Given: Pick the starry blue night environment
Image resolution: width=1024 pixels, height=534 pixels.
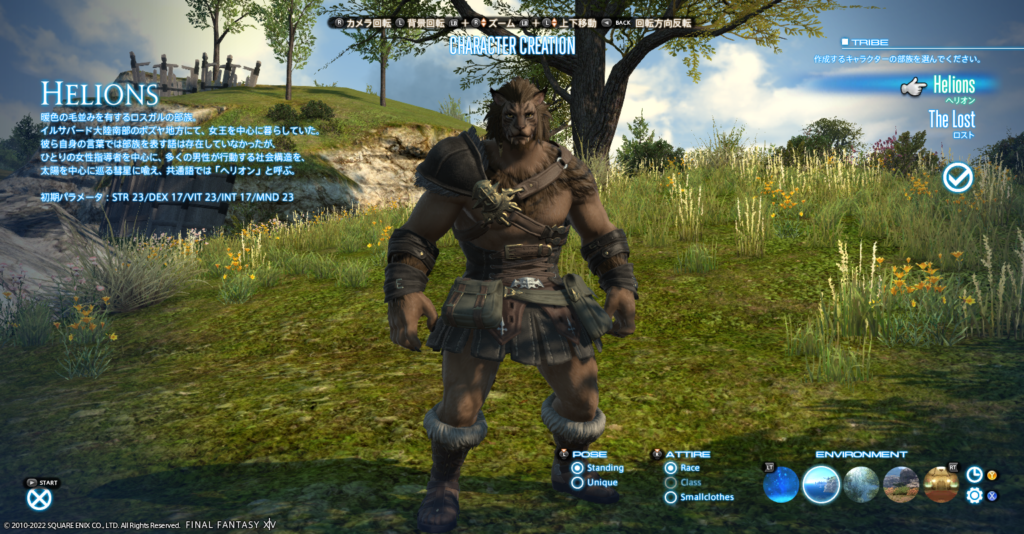Looking at the screenshot, I should coord(781,485).
